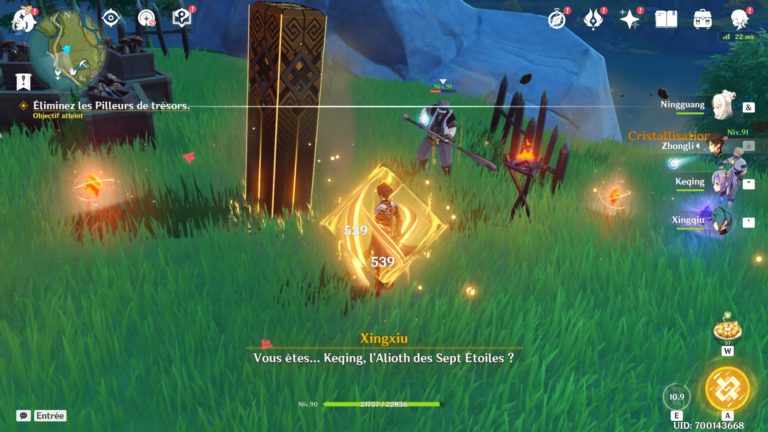
Task: Switch to Xingqiu in the party
Action: 721,220
